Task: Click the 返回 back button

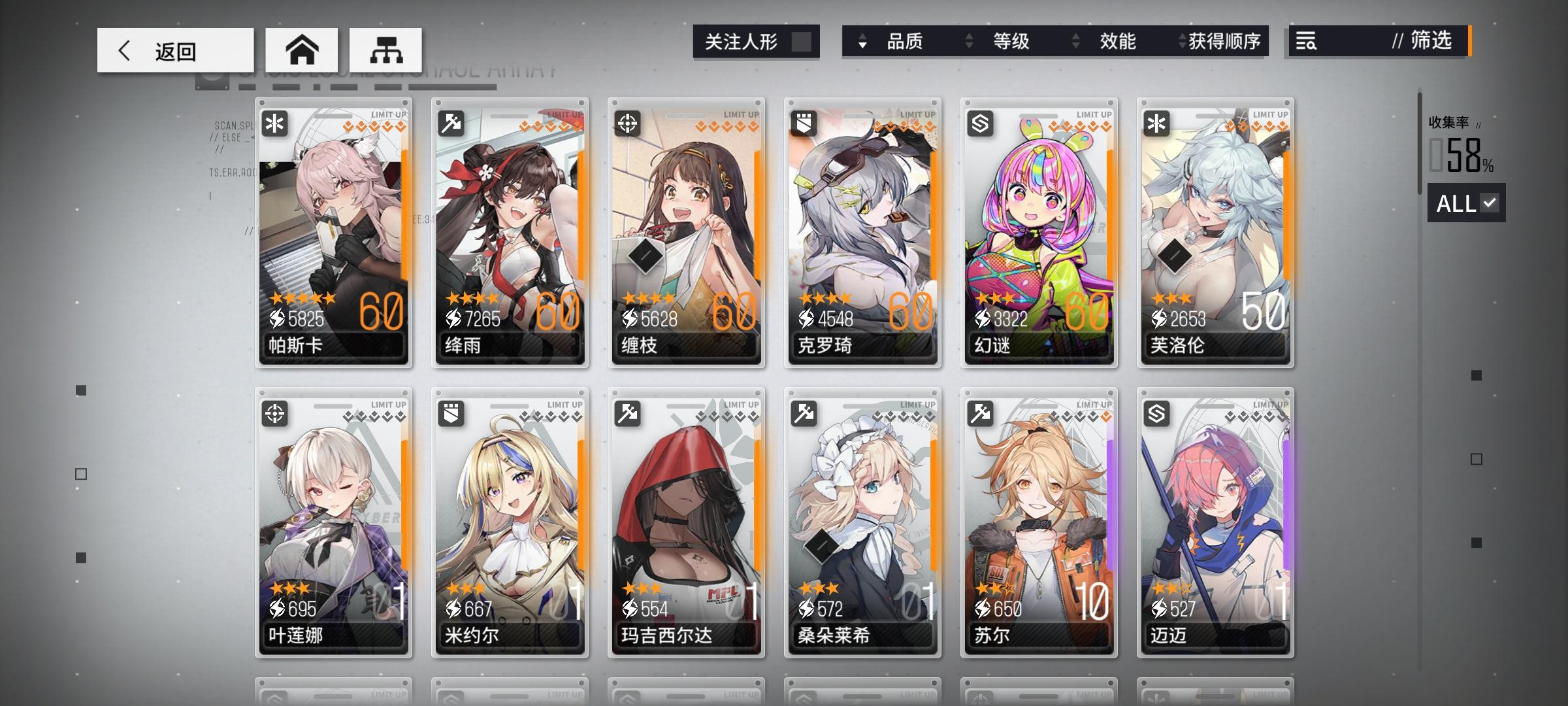Action: [x=174, y=50]
